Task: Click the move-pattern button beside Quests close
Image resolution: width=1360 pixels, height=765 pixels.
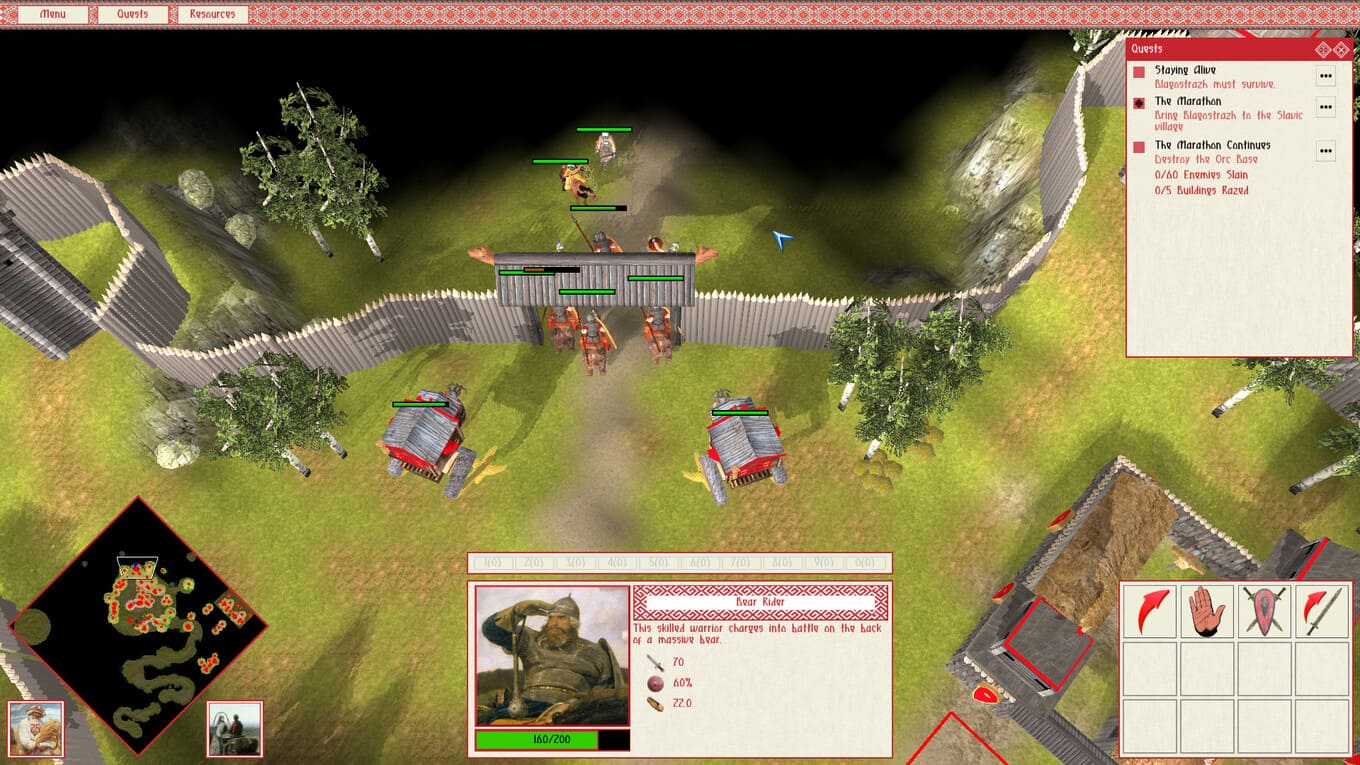Action: tap(1322, 49)
